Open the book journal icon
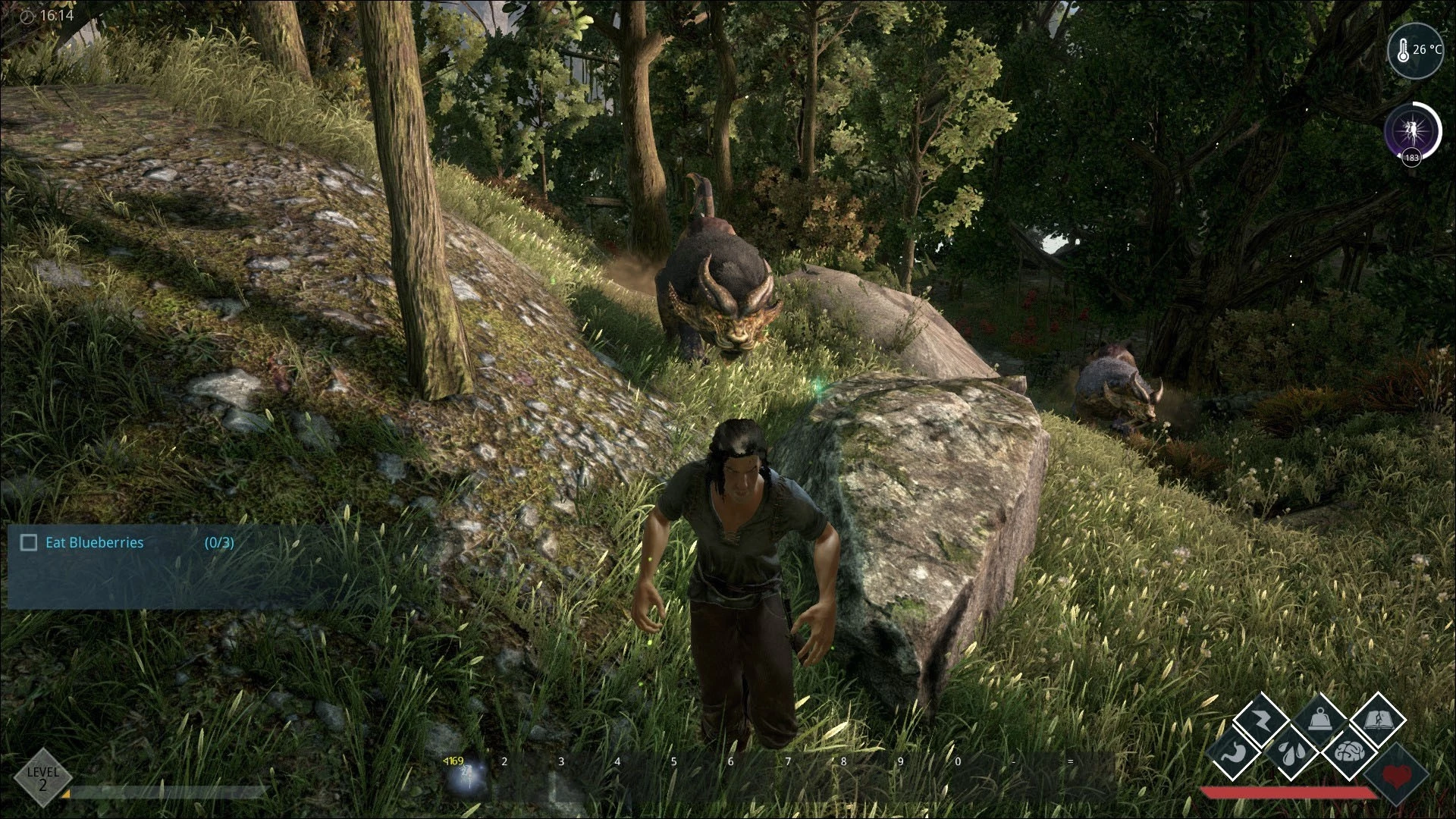The image size is (1456, 819). pos(1378,718)
